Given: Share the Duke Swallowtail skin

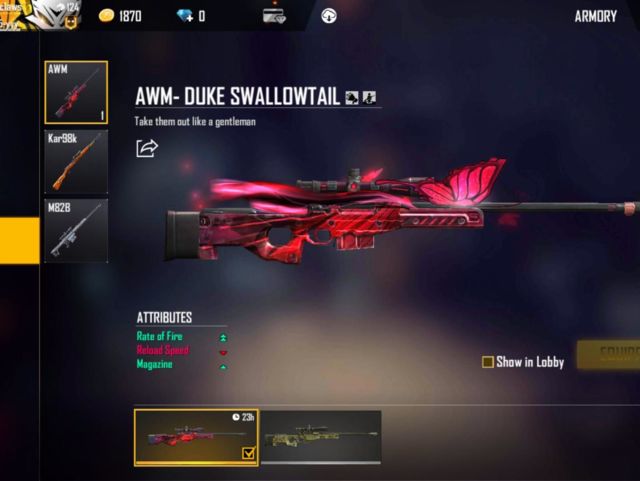Looking at the screenshot, I should (x=147, y=148).
